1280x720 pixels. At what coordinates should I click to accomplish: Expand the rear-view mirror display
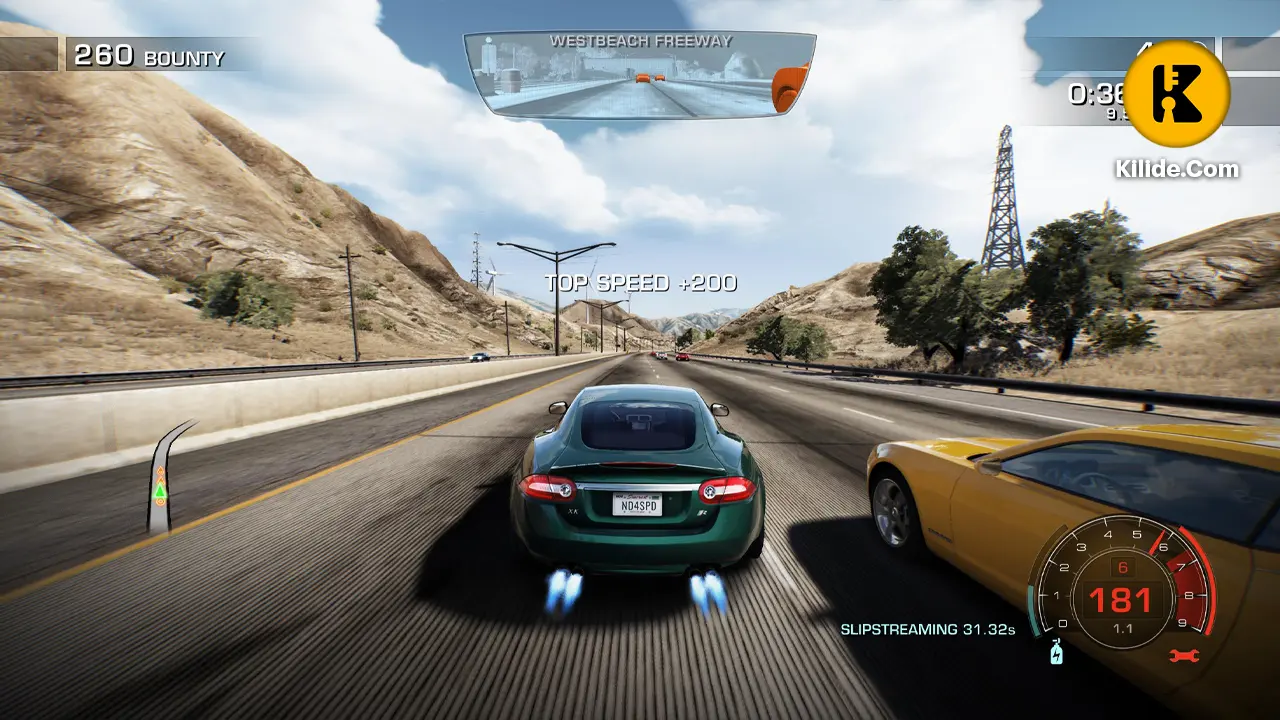coord(640,75)
